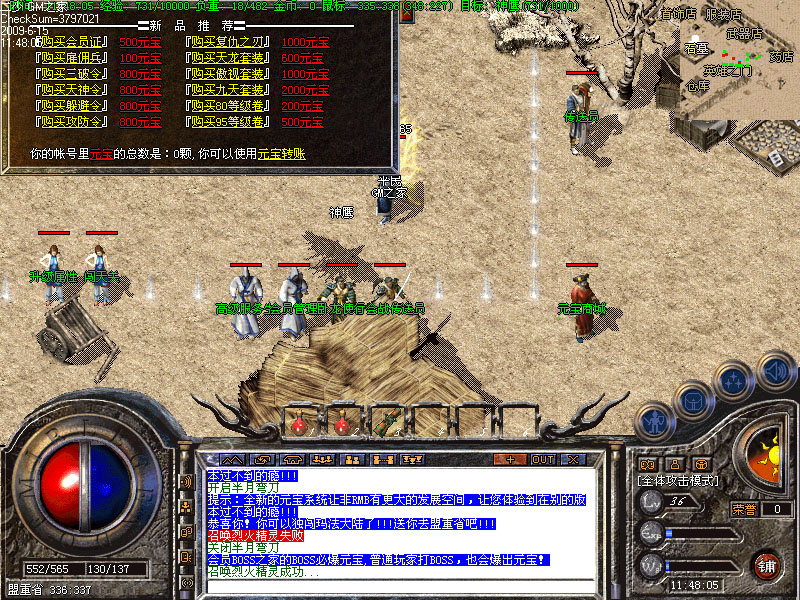The width and height of the screenshot is (800, 600).
Task: Open the red 铺 shop button
Action: coord(767,565)
